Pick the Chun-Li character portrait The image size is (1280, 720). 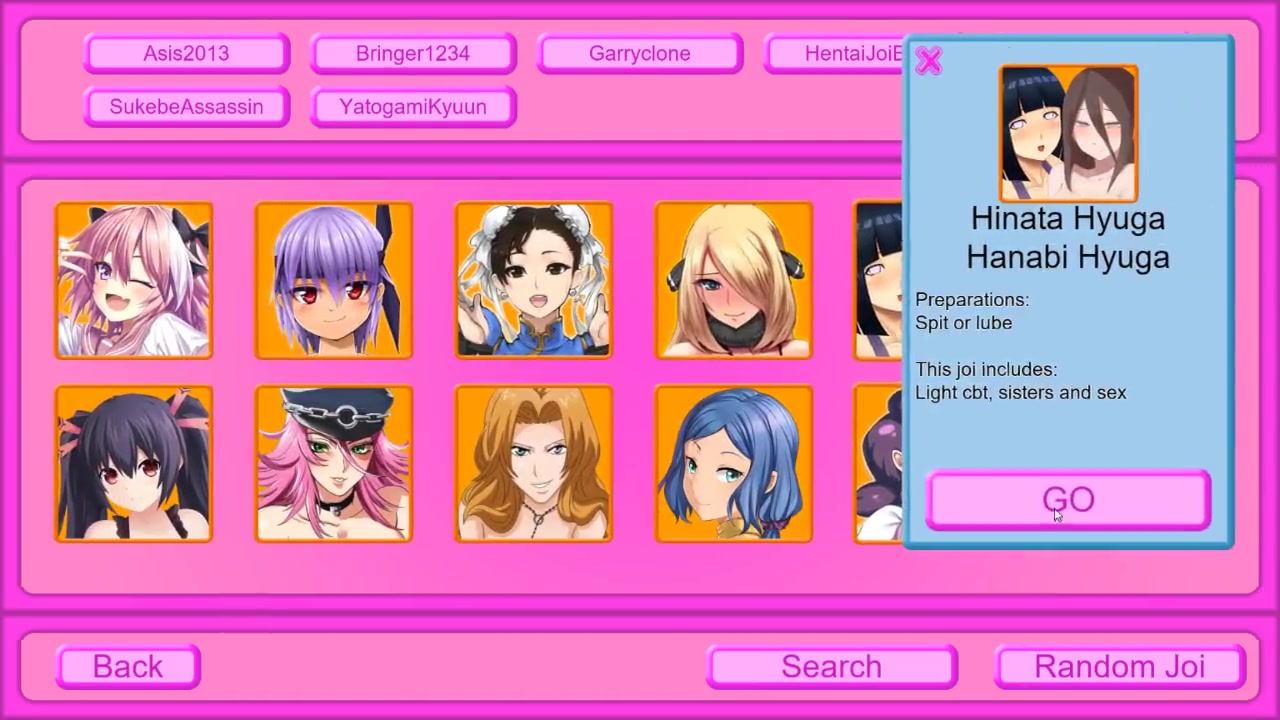(534, 280)
